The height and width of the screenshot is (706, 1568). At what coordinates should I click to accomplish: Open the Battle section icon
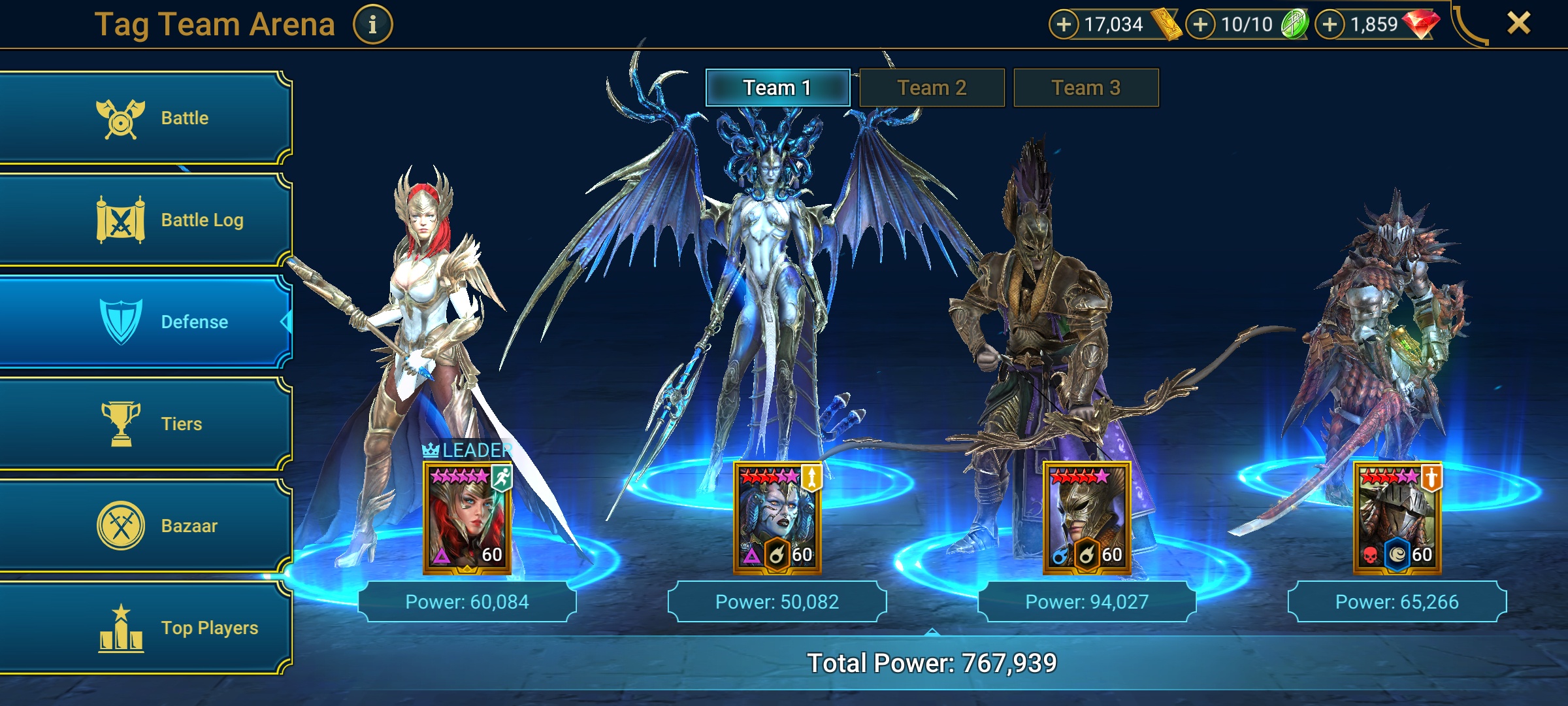click(120, 118)
